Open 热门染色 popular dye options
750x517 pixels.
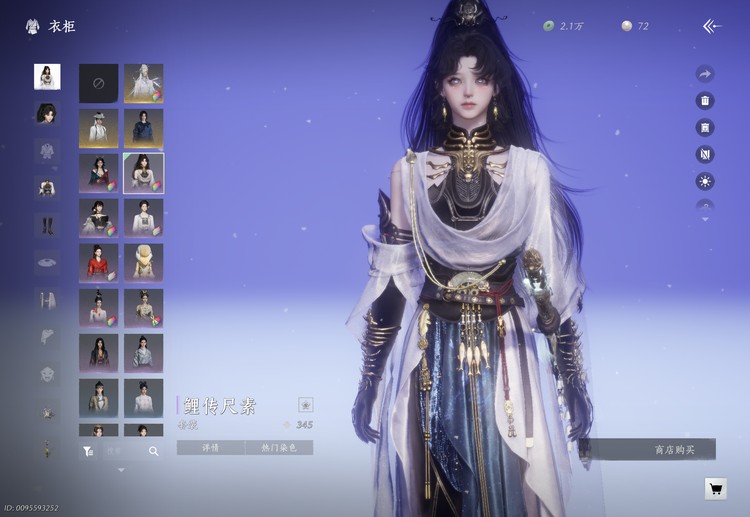(279, 448)
